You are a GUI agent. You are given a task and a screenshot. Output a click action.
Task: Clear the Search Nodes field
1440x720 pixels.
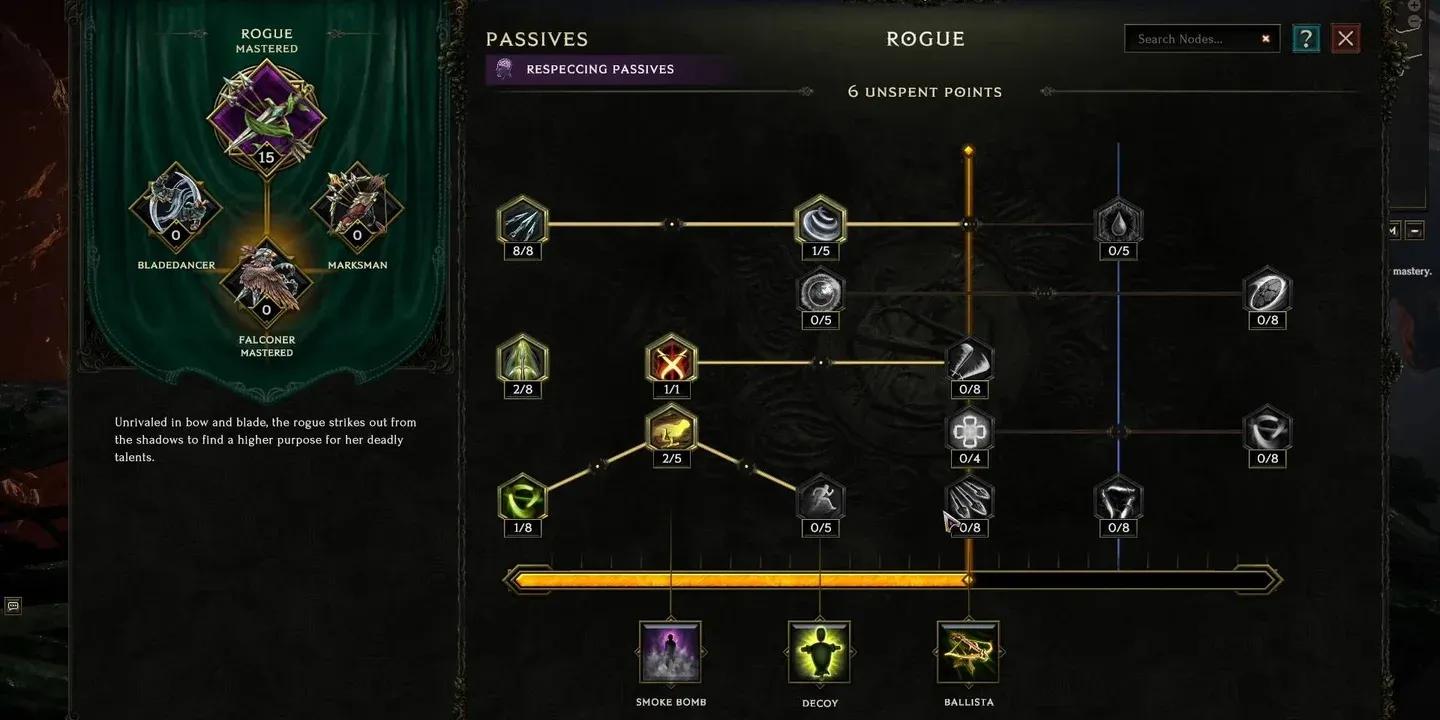[x=1265, y=38]
